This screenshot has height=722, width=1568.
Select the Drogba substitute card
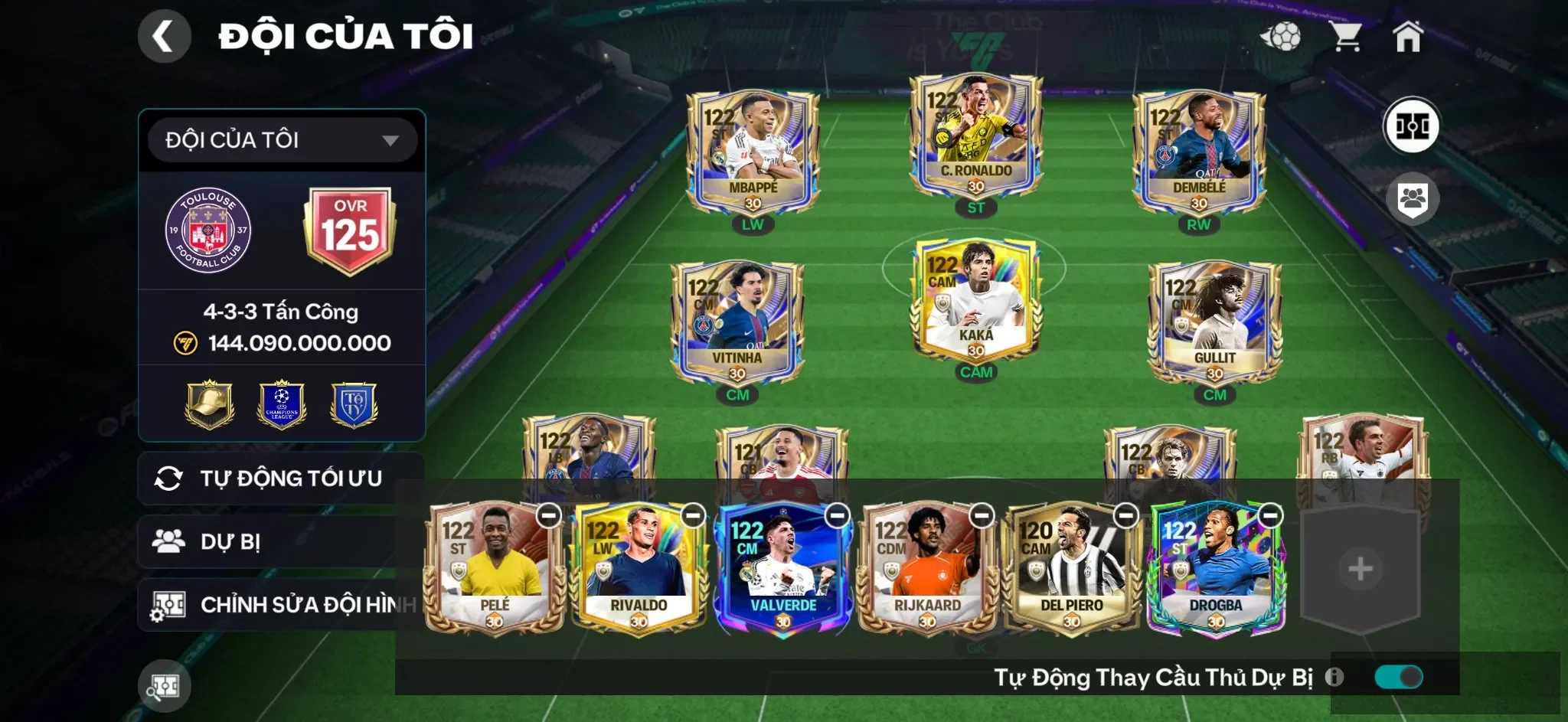pyautogui.click(x=1215, y=570)
